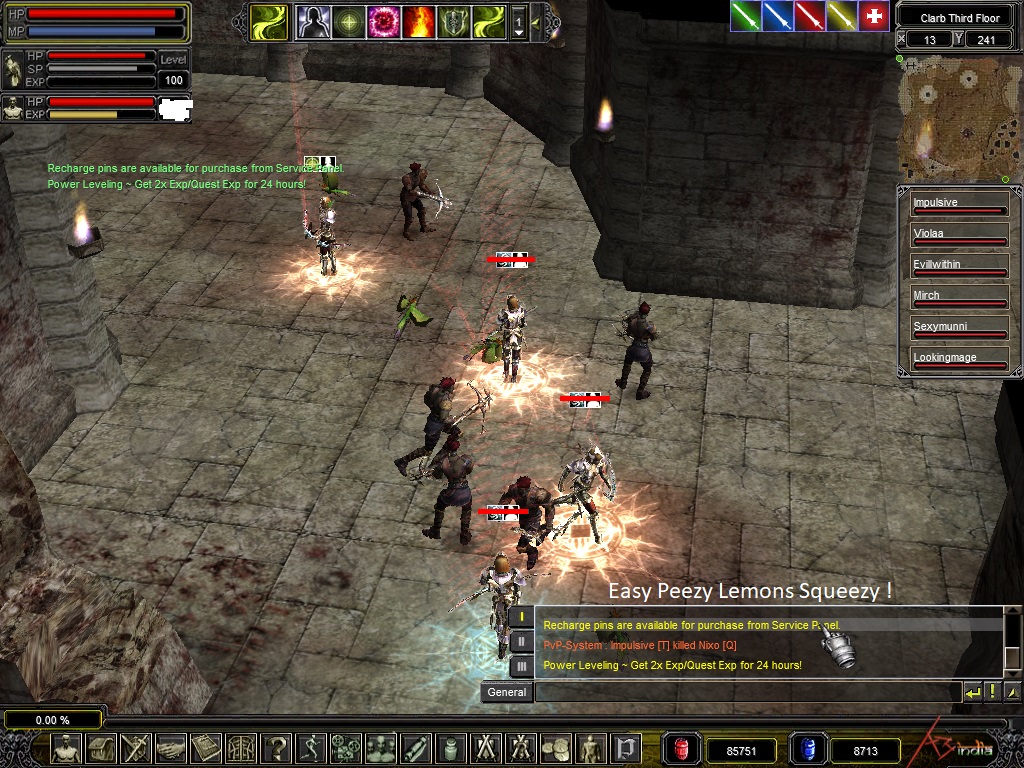Click the yellow sword buff icon
This screenshot has width=1024, height=768.
[x=841, y=16]
